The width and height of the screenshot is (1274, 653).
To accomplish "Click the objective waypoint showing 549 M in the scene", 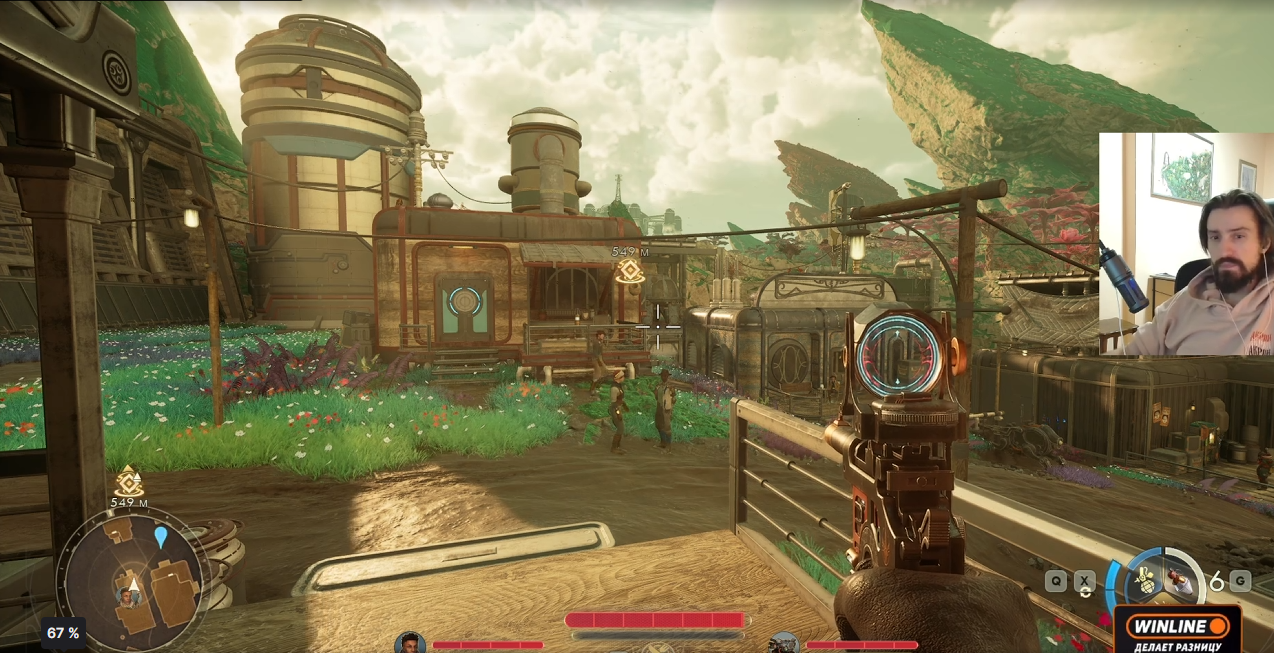I will [629, 269].
